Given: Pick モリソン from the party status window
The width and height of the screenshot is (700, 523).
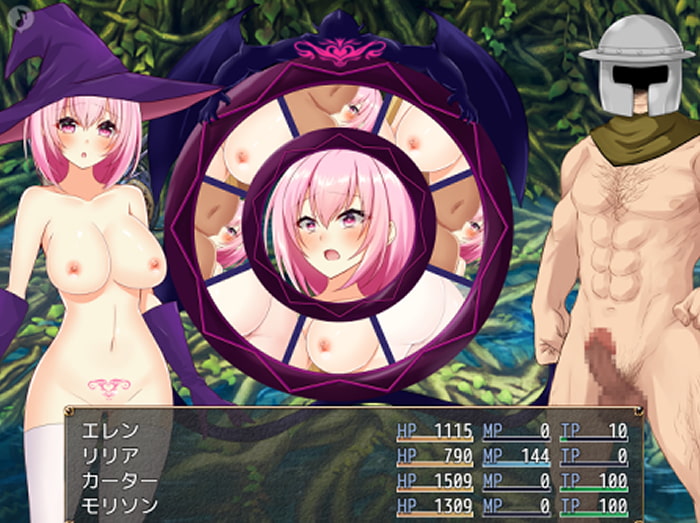Looking at the screenshot, I should tap(119, 505).
